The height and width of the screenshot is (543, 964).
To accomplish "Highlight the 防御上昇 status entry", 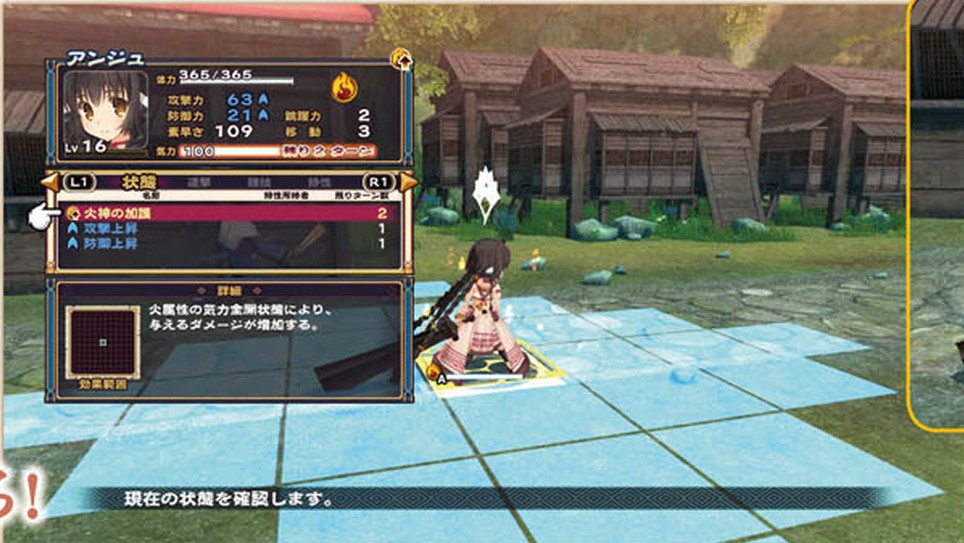I will tap(228, 244).
